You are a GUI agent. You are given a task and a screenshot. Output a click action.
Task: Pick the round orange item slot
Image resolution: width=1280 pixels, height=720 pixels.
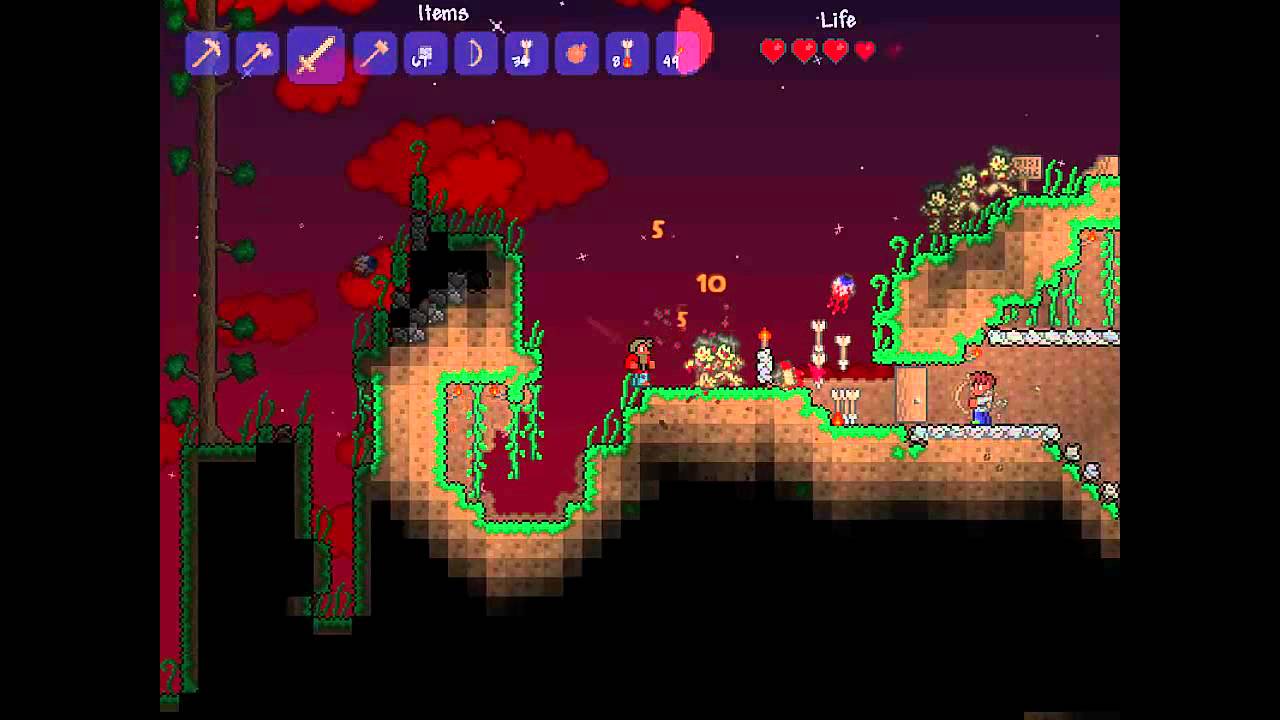pyautogui.click(x=576, y=53)
